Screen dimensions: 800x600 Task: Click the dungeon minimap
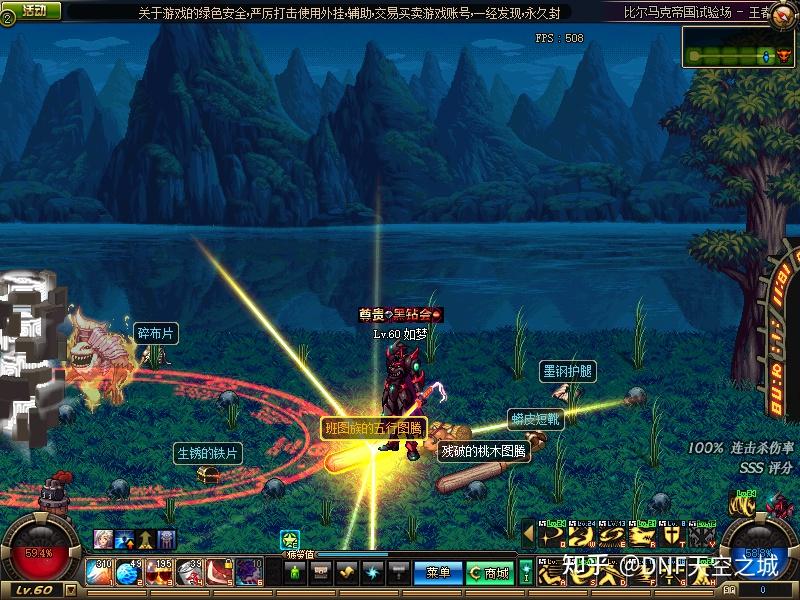(739, 47)
